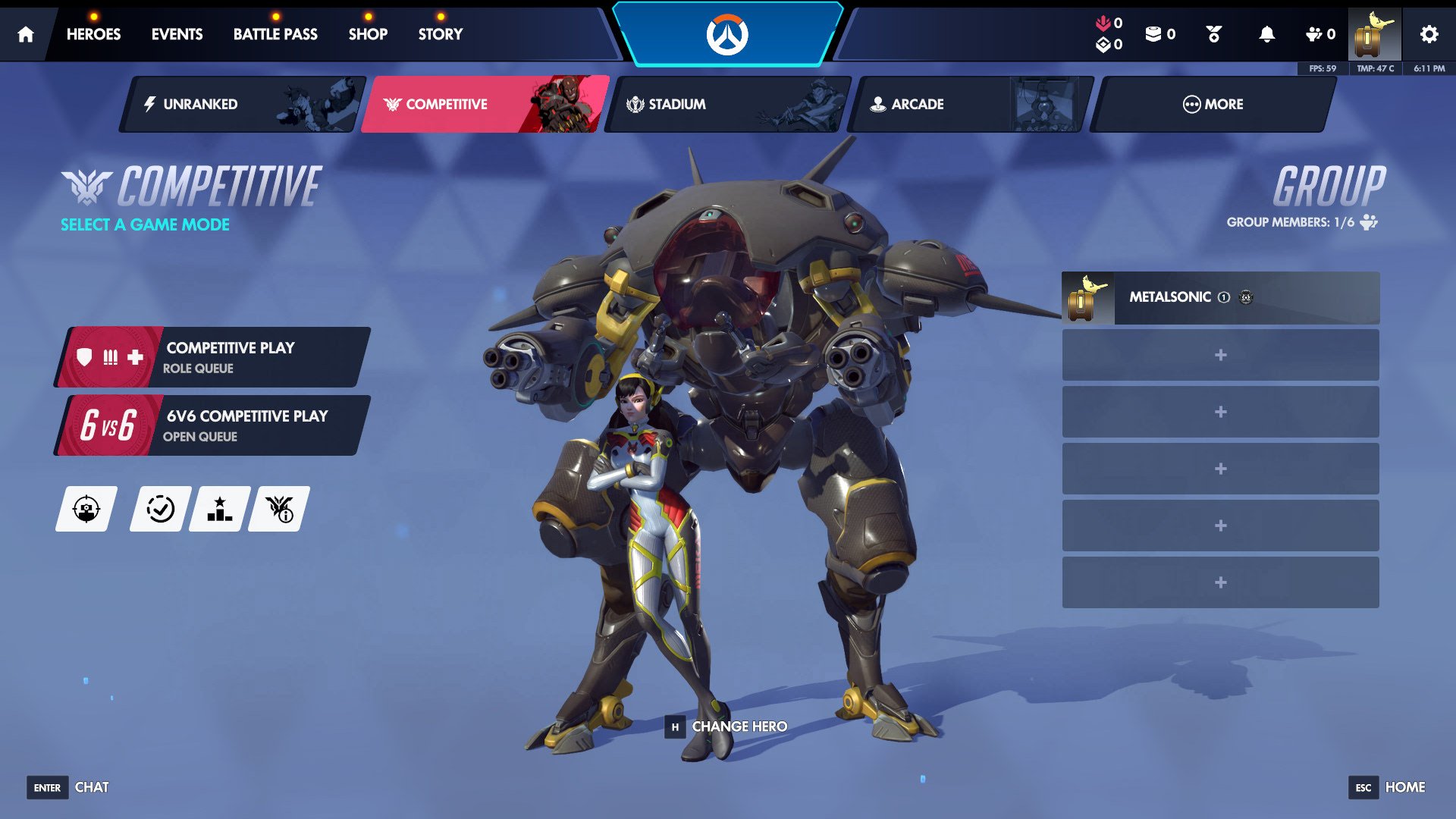Select the Competitive mode tab
The height and width of the screenshot is (819, 1456).
click(485, 104)
